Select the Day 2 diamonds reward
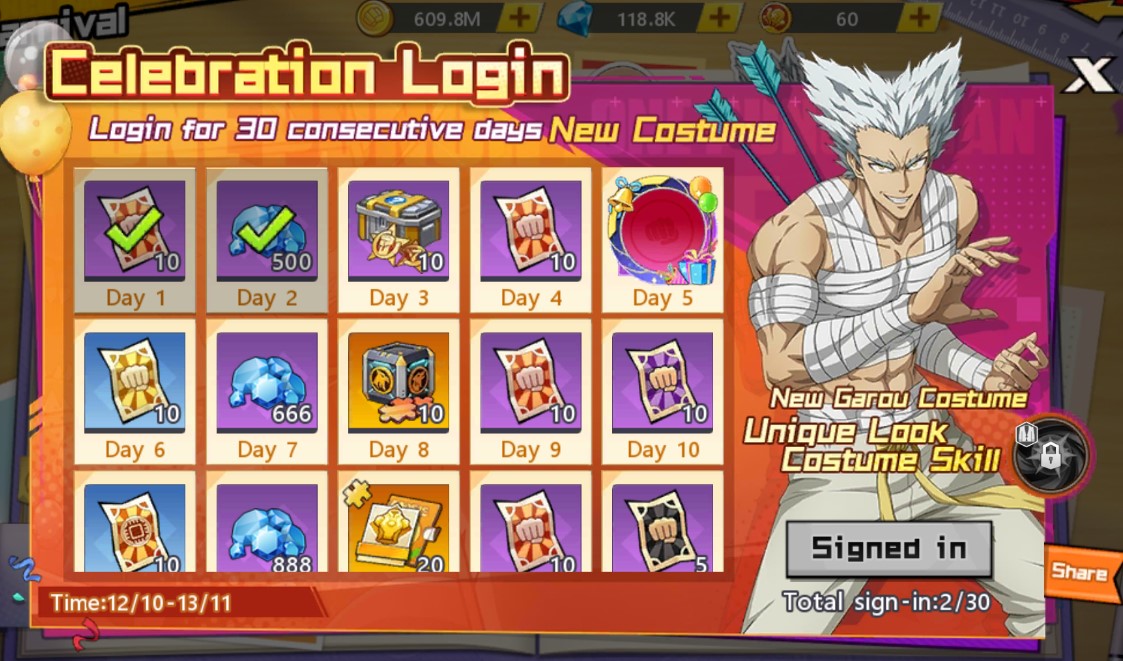 tap(267, 240)
